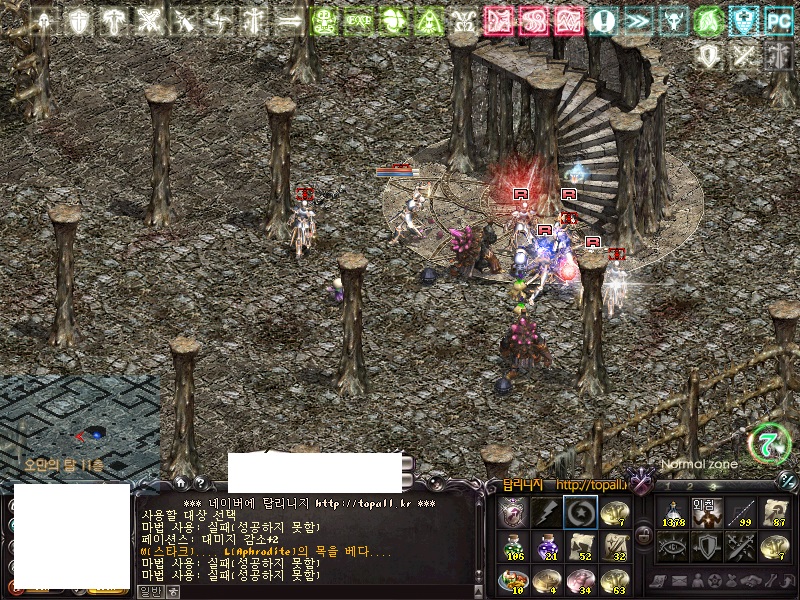Click the PC buff icon
The width and height of the screenshot is (800, 600).
tap(778, 20)
